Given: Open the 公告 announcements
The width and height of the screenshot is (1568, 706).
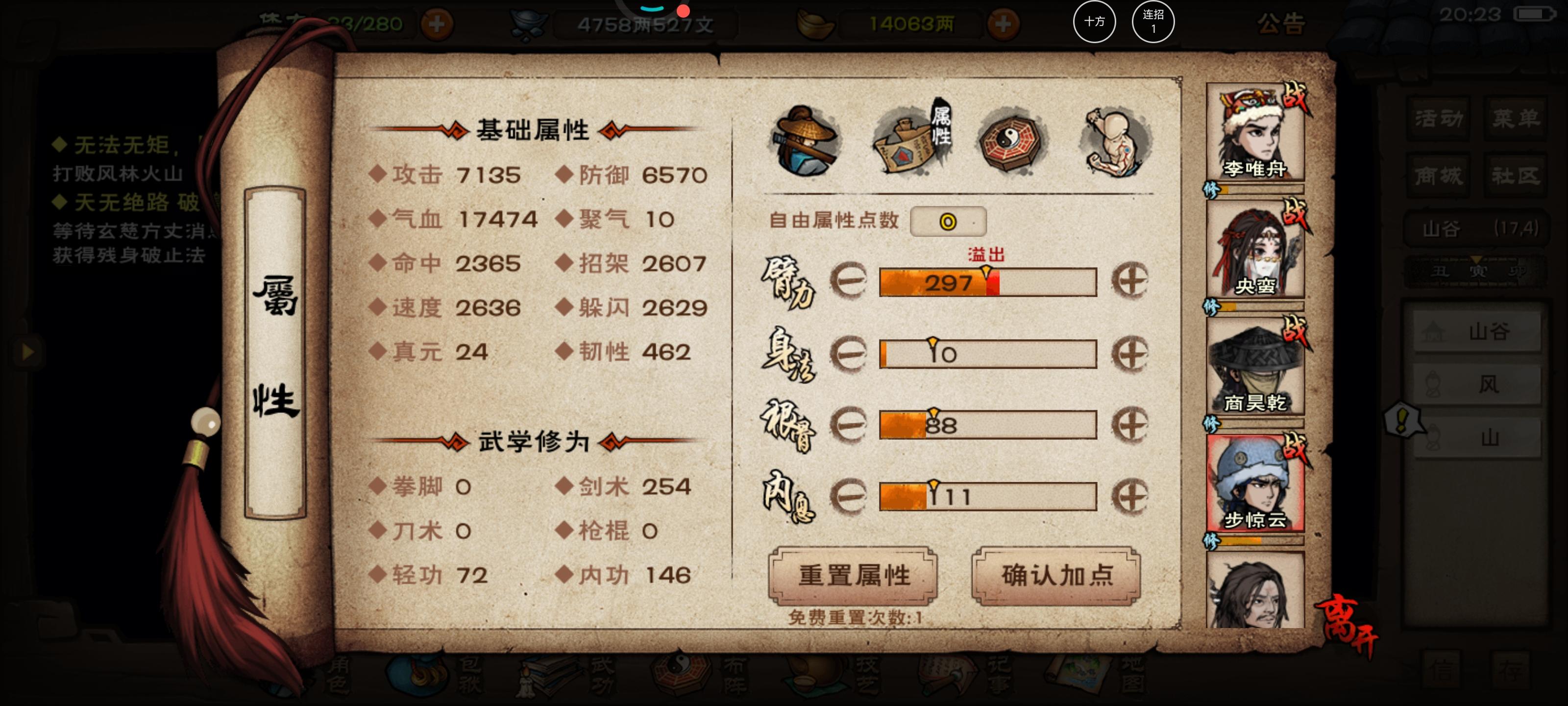Looking at the screenshot, I should click(x=1282, y=23).
